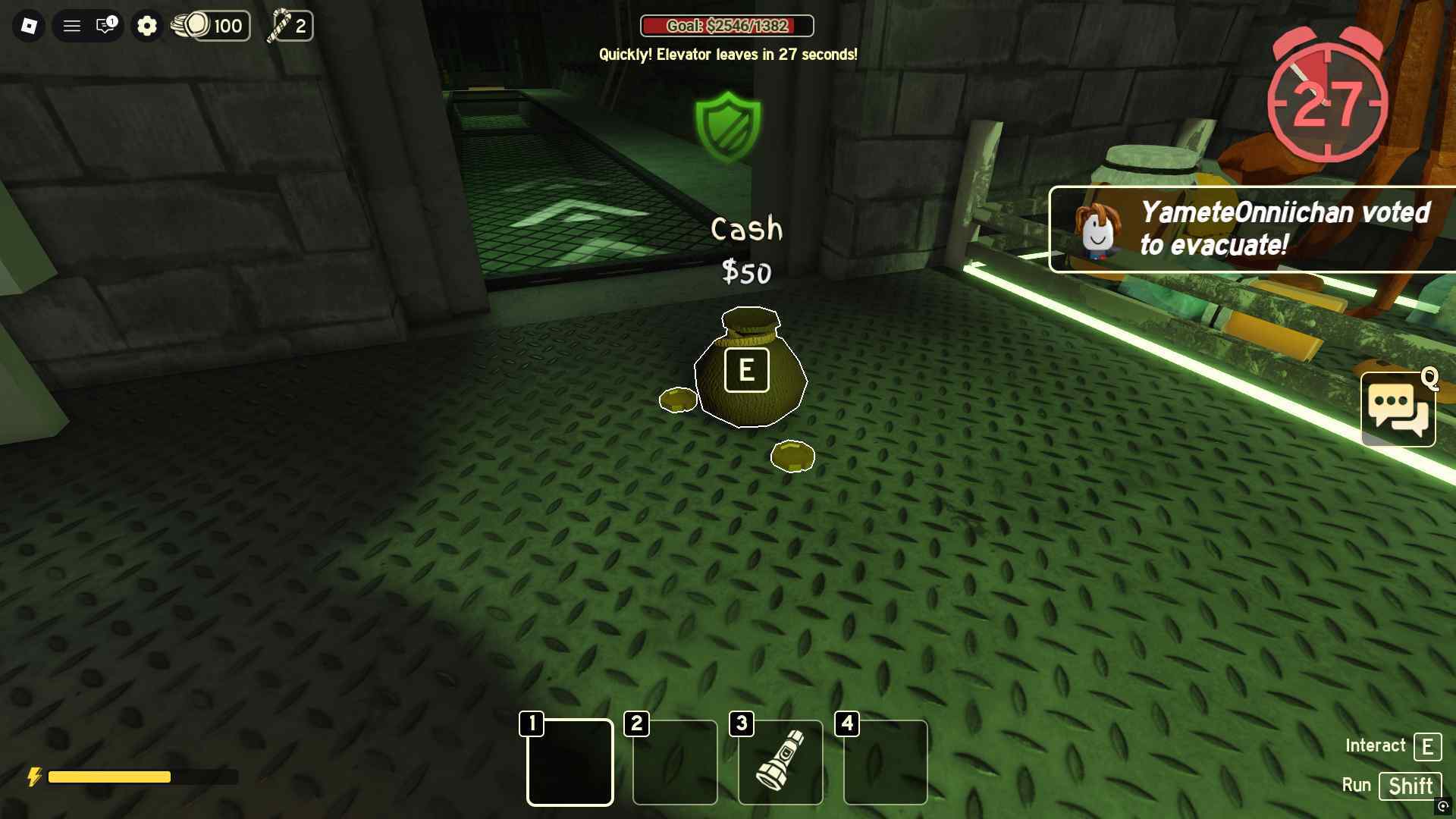Click the candy cane counter icon

(x=280, y=25)
